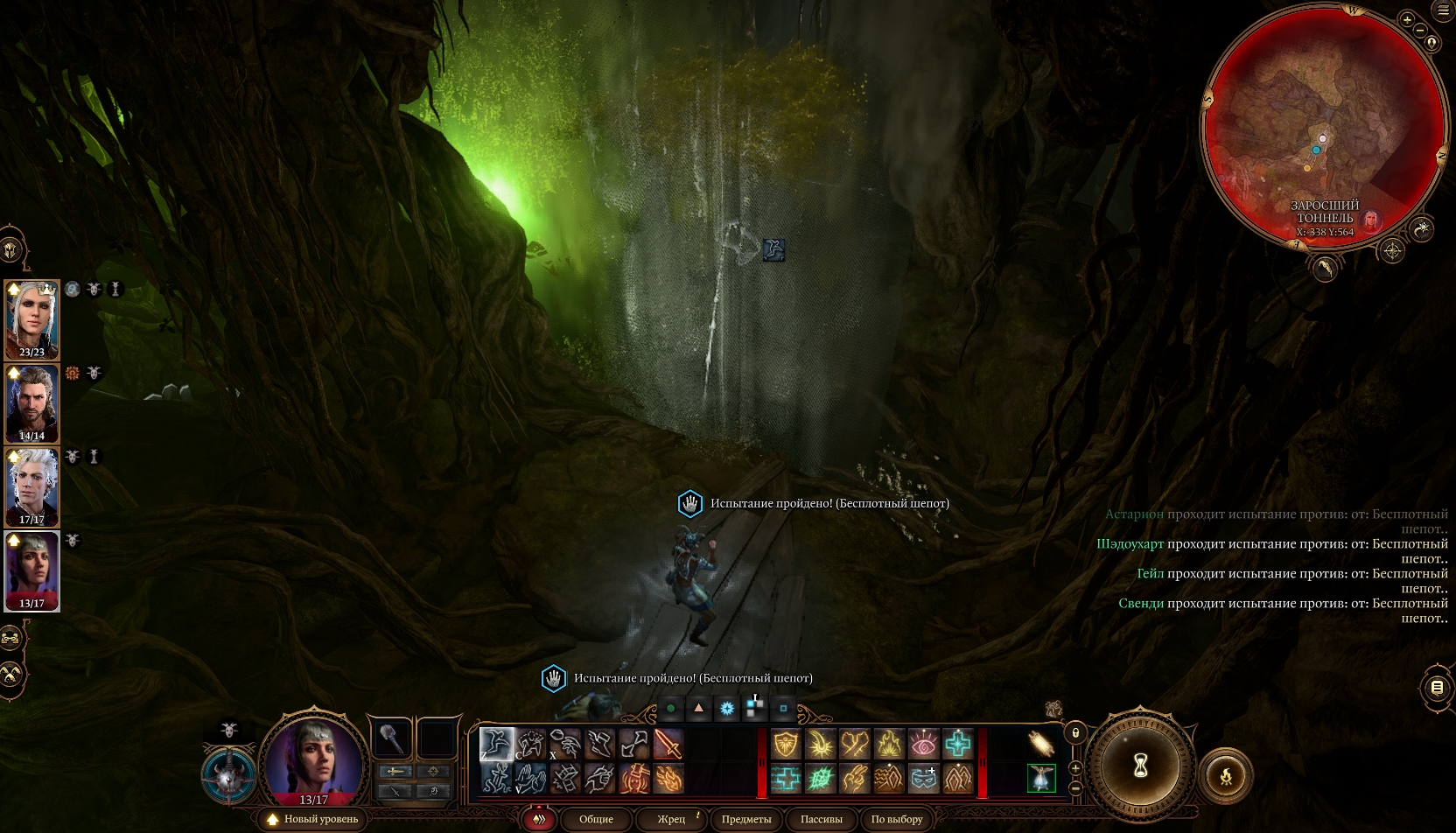Click the campfire rest button

(1225, 774)
